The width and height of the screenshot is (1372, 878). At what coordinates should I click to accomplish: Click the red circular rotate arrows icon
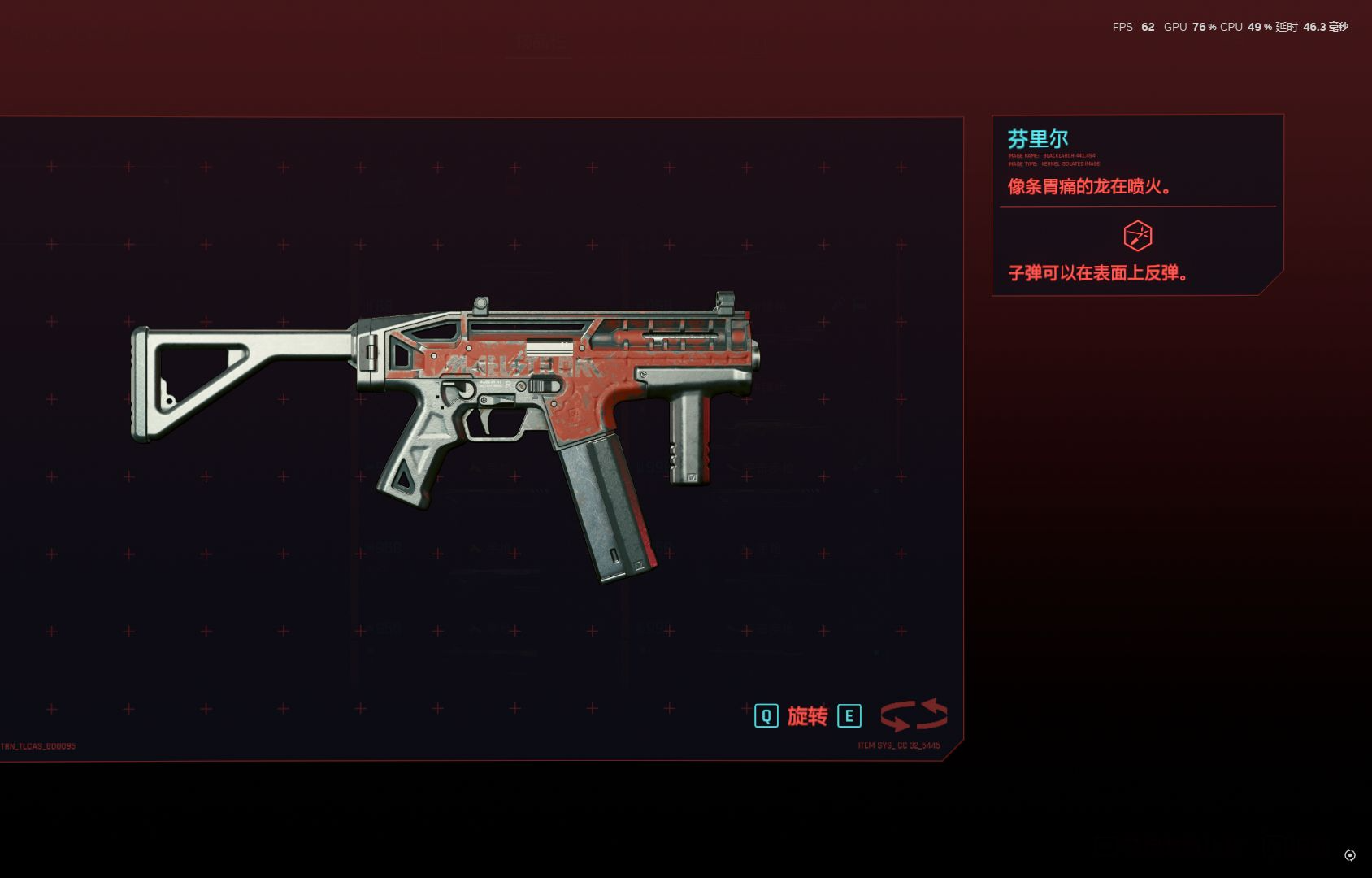914,715
